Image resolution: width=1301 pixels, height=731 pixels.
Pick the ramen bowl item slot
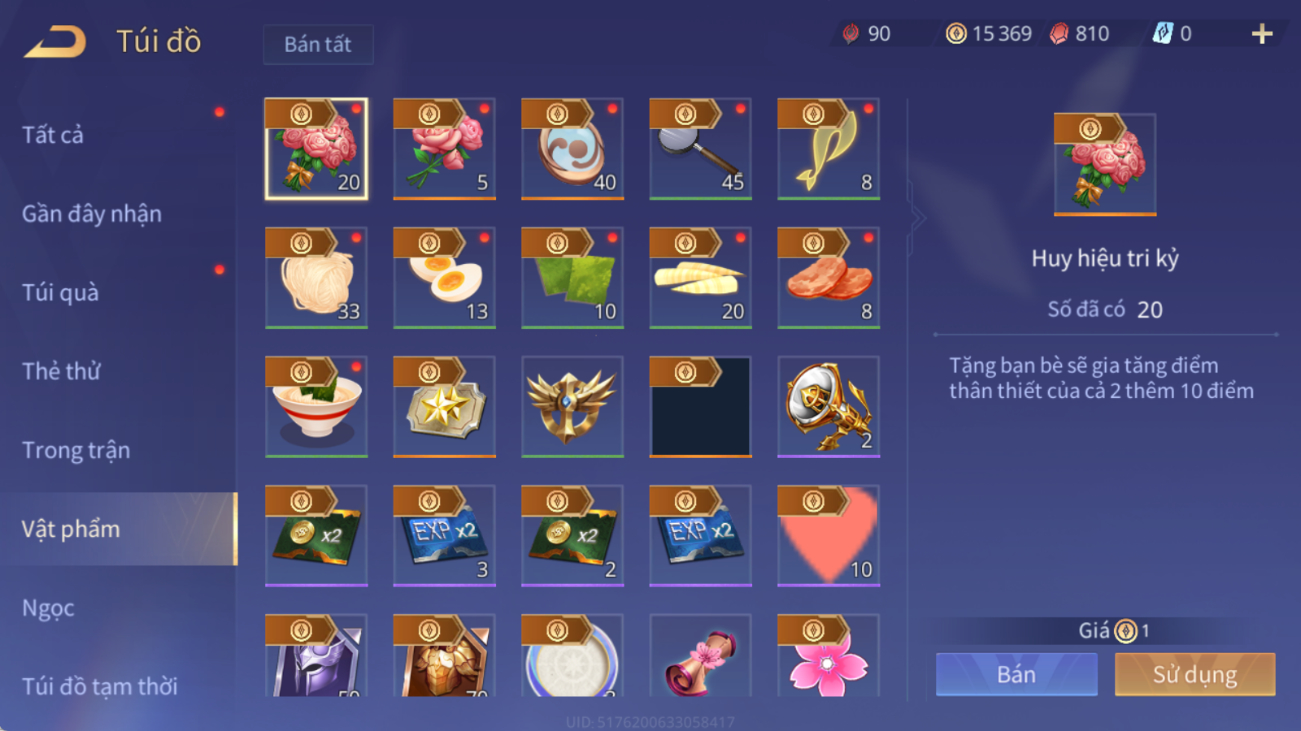coord(316,407)
